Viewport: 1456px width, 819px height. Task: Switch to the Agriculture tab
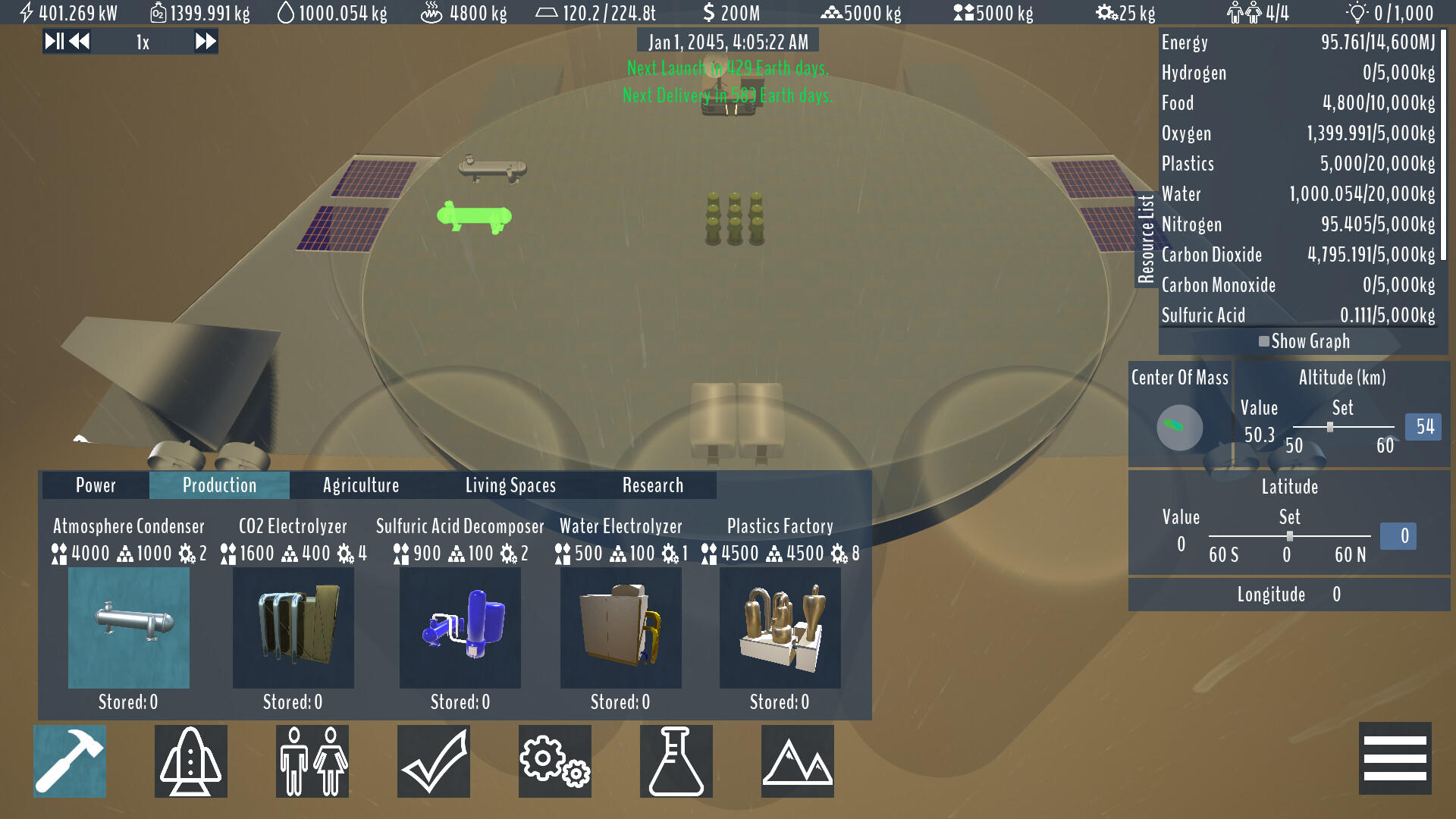(x=361, y=485)
